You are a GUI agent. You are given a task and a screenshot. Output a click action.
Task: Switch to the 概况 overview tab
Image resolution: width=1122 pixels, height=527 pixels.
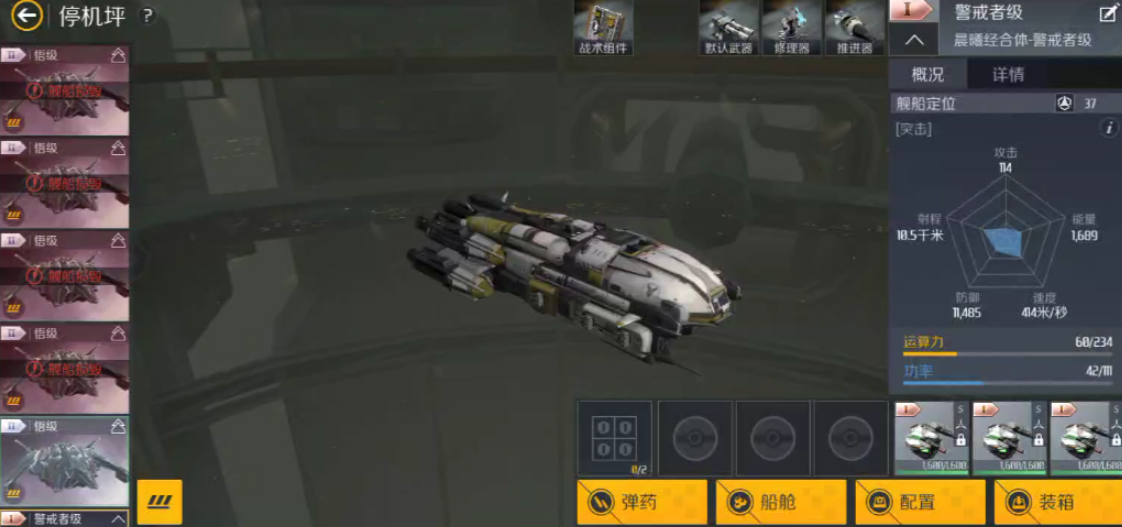click(927, 74)
